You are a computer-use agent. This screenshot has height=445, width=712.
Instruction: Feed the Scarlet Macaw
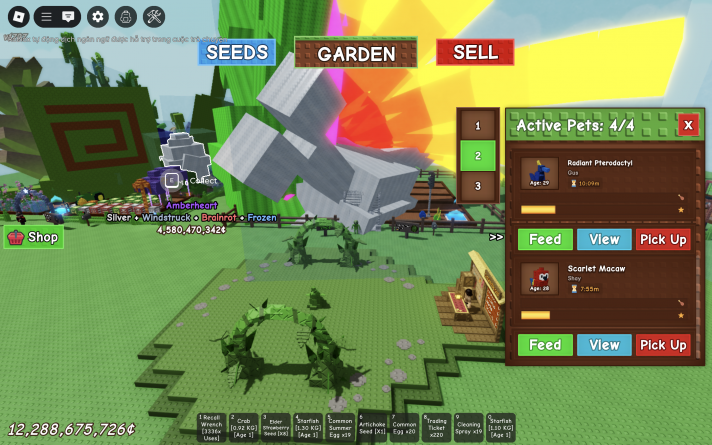pyautogui.click(x=545, y=345)
